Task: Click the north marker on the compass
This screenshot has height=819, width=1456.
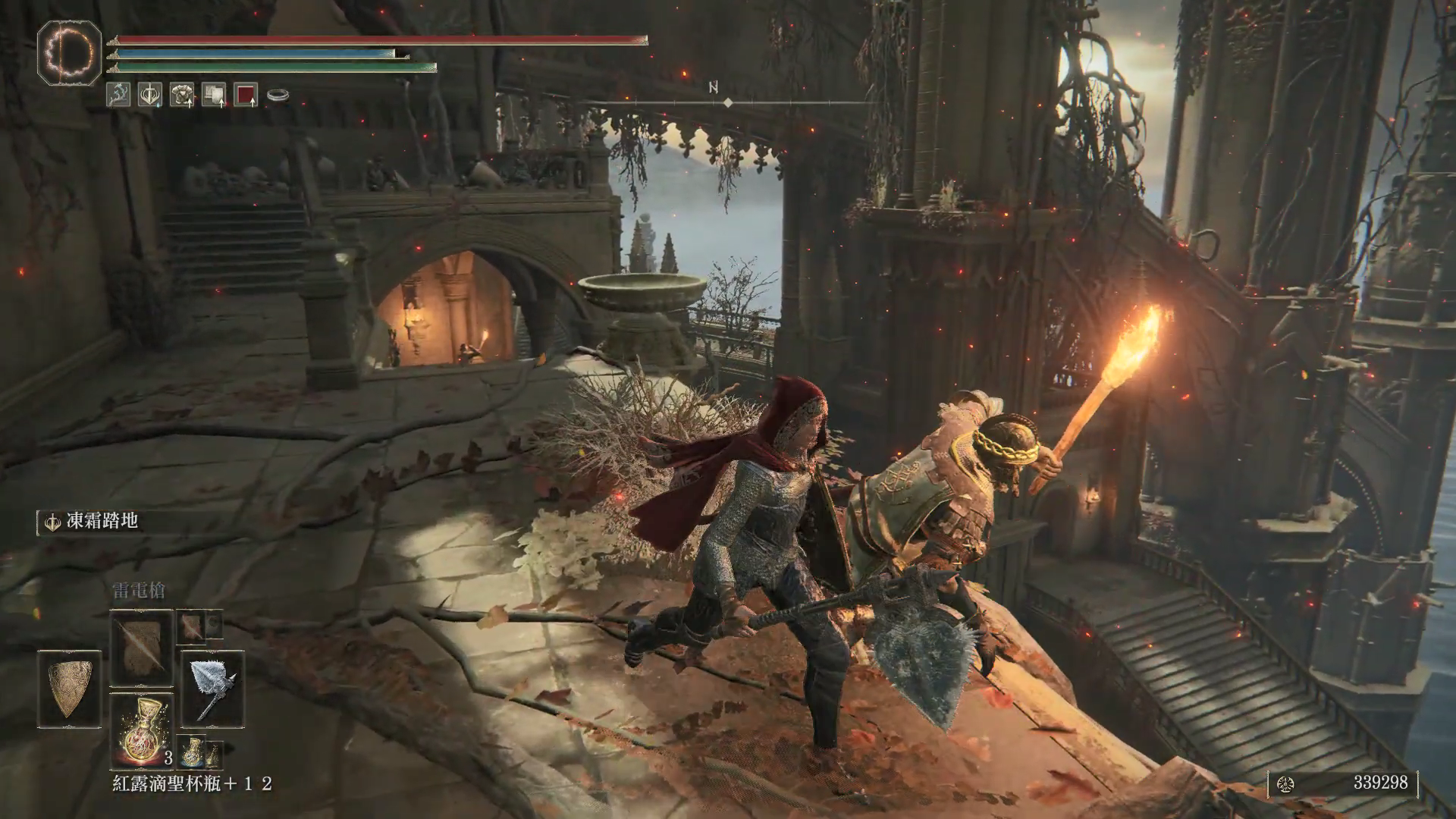Action: (714, 87)
